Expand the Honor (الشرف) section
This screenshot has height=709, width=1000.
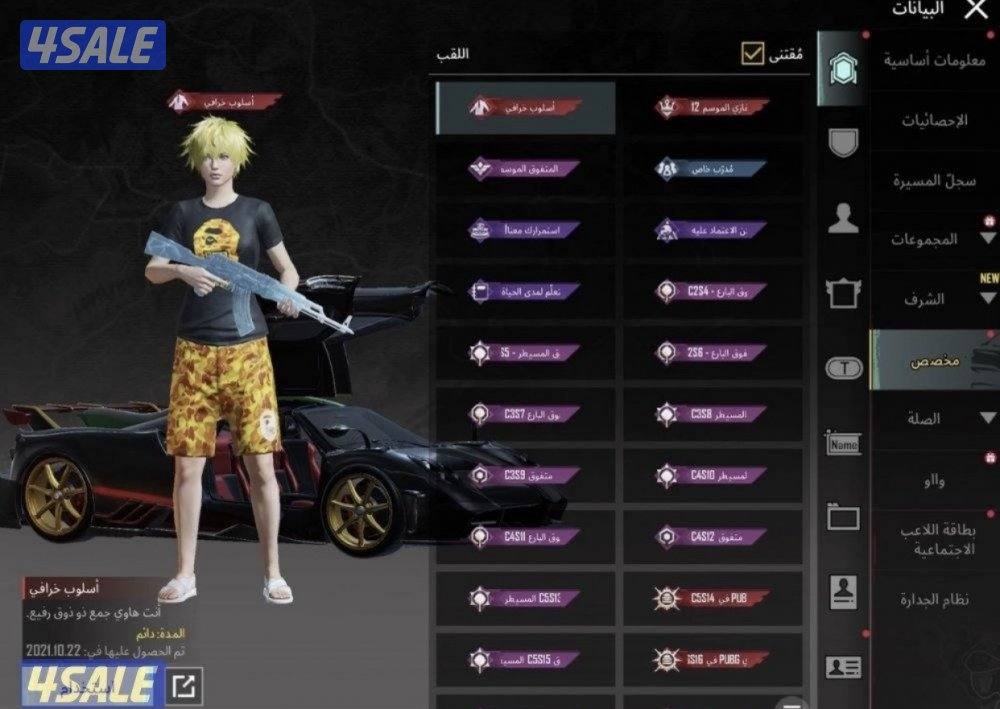coord(934,299)
